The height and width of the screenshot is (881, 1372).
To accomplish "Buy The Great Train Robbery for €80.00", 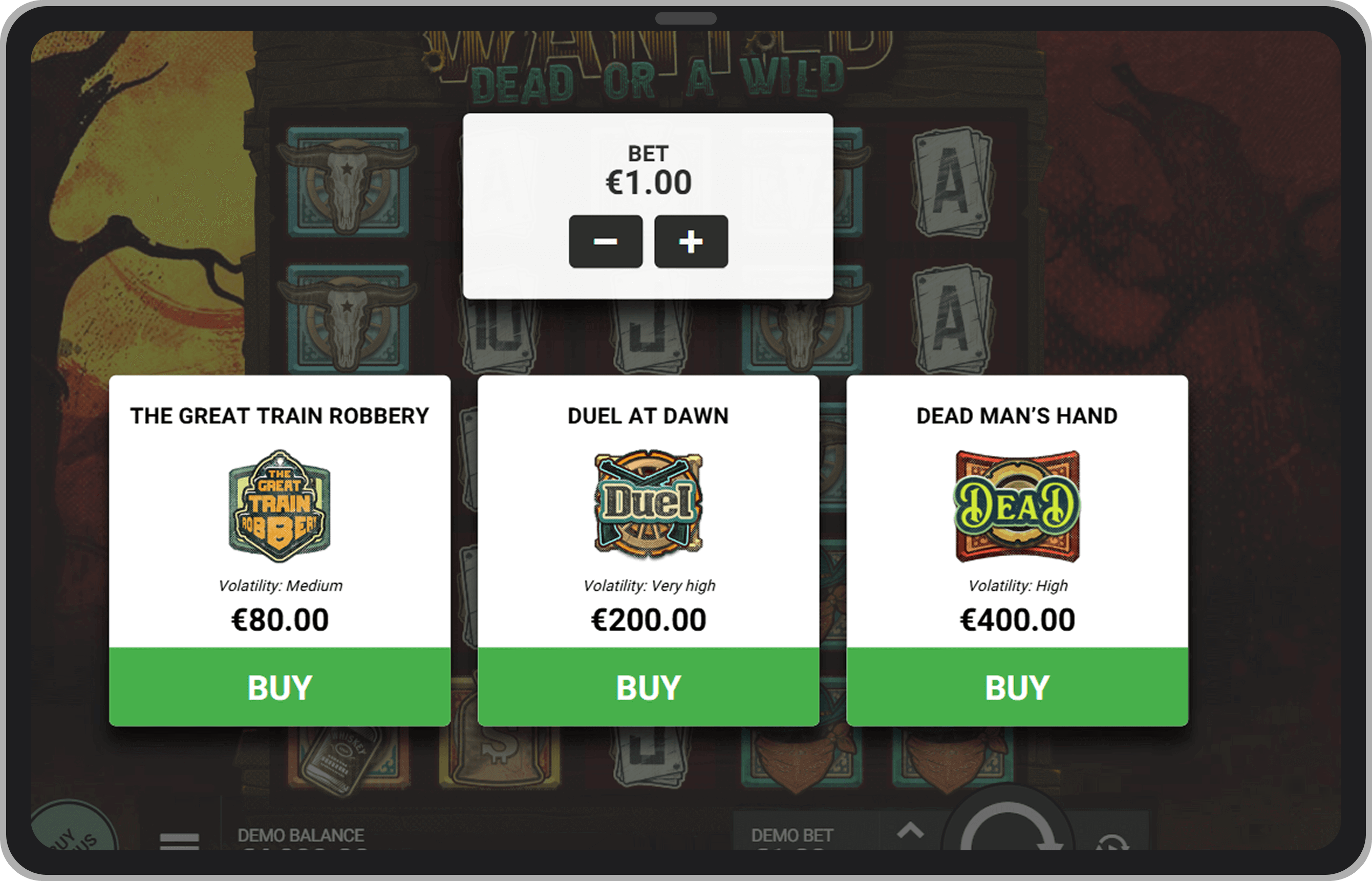I will coord(280,687).
